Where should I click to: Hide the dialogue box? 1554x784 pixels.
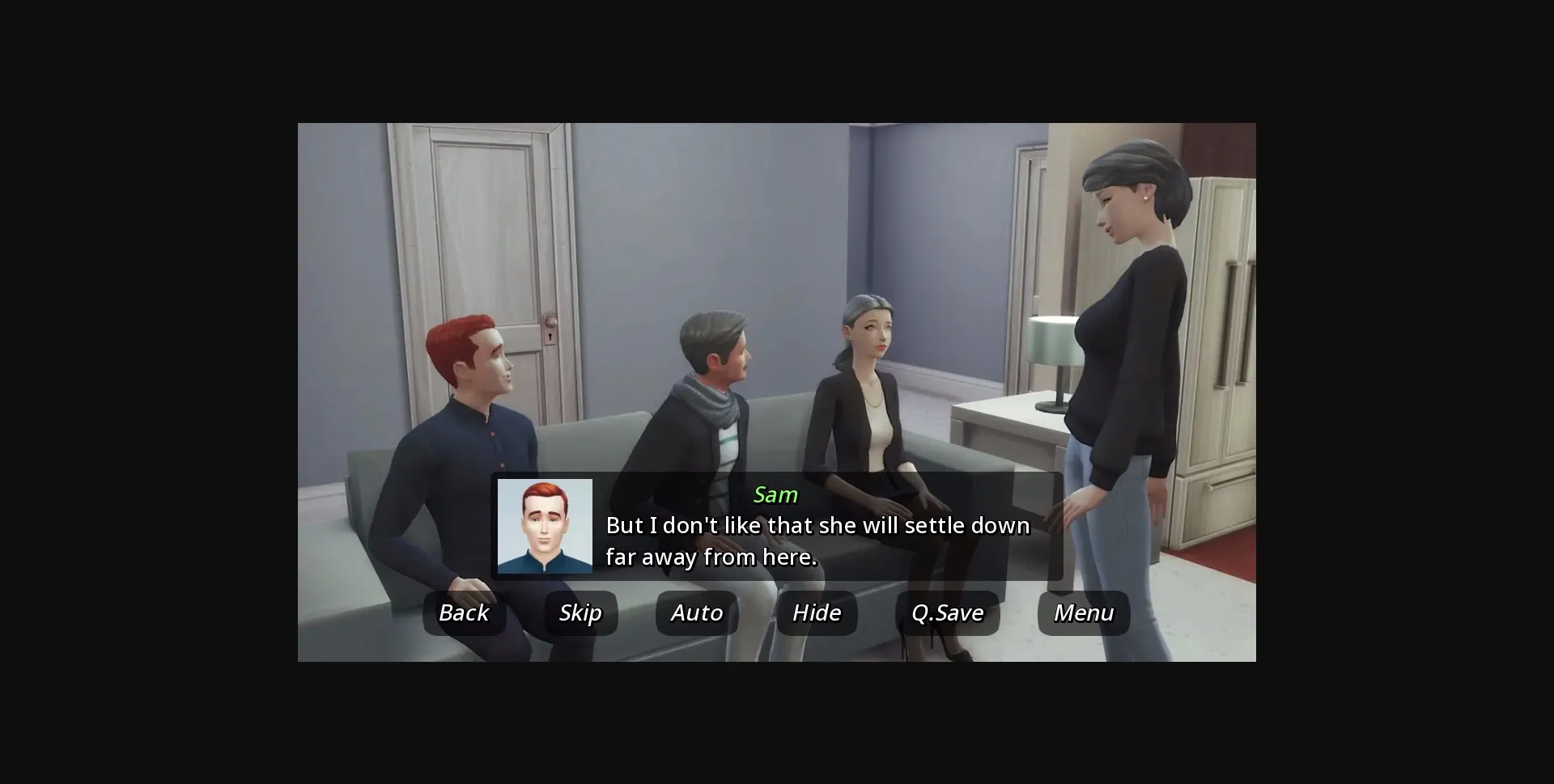[x=816, y=613]
